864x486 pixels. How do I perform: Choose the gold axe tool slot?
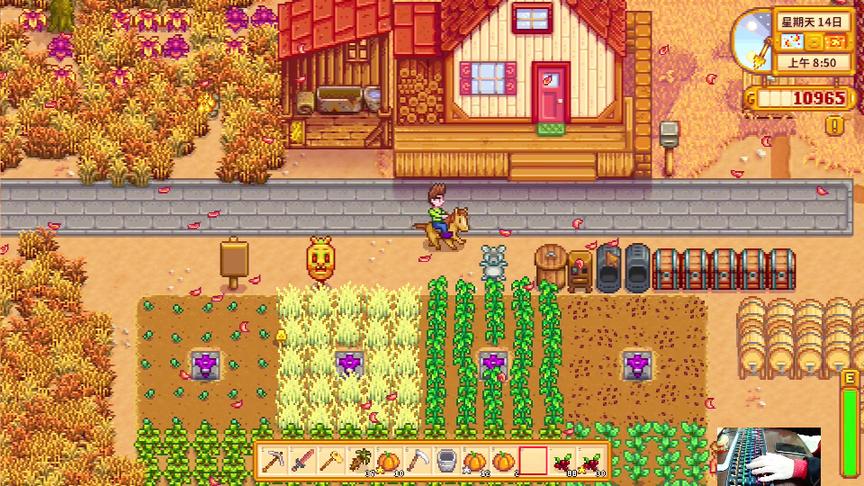pyautogui.click(x=331, y=461)
